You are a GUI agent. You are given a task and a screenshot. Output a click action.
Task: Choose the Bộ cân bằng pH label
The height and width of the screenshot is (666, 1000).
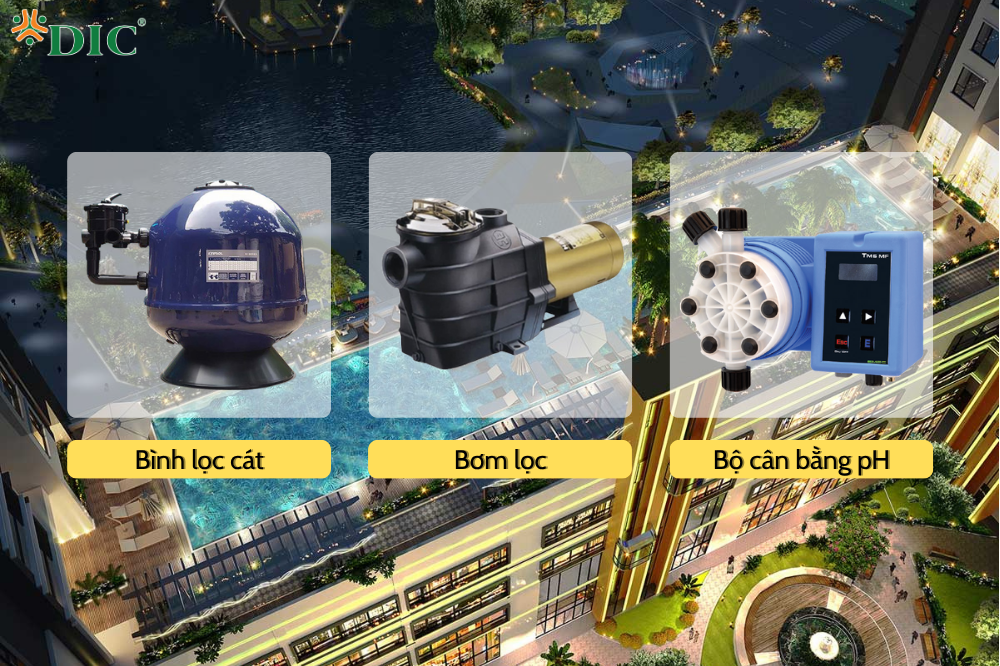(x=801, y=460)
